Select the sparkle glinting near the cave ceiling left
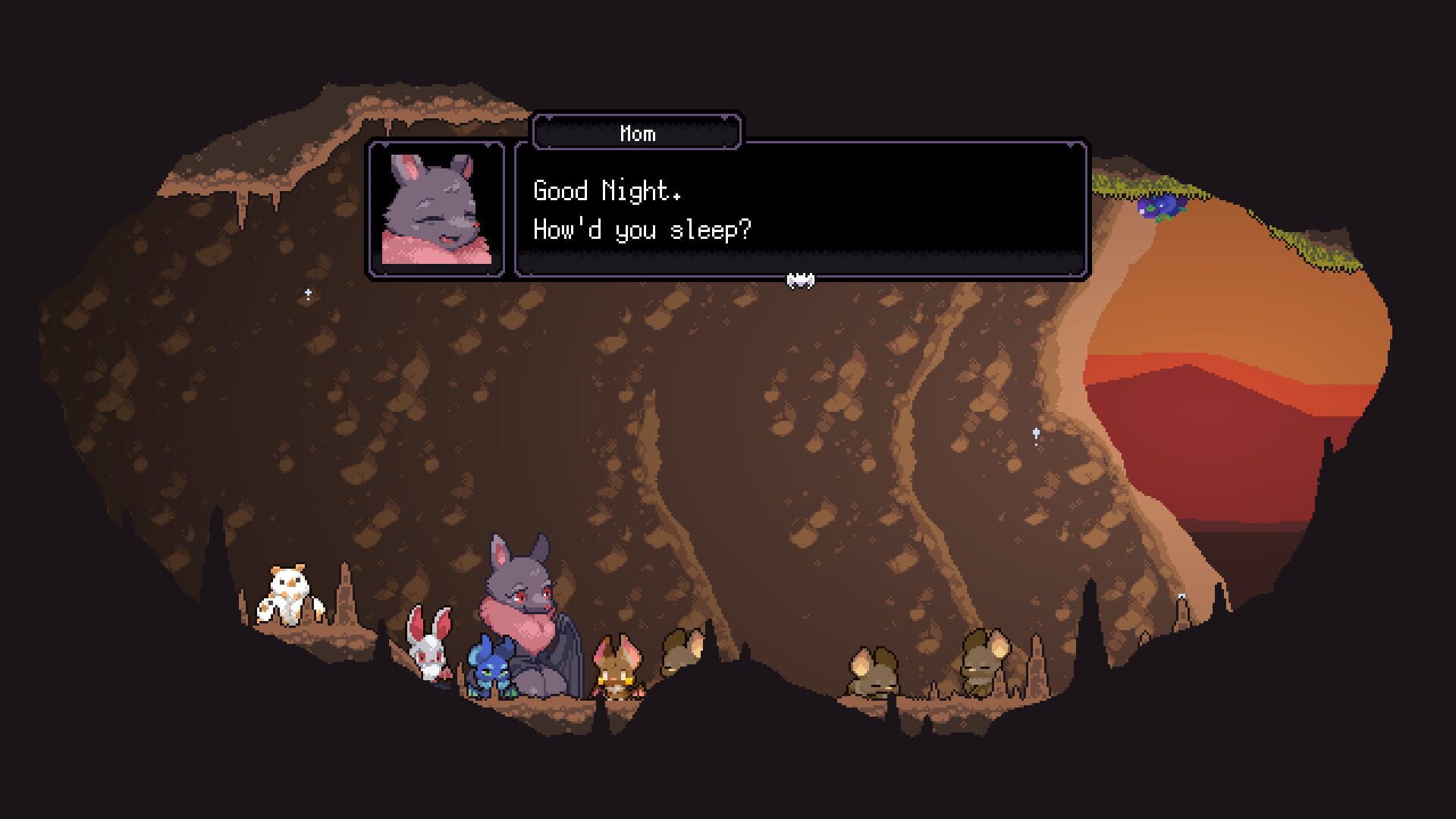The width and height of the screenshot is (1456, 819). [x=306, y=290]
